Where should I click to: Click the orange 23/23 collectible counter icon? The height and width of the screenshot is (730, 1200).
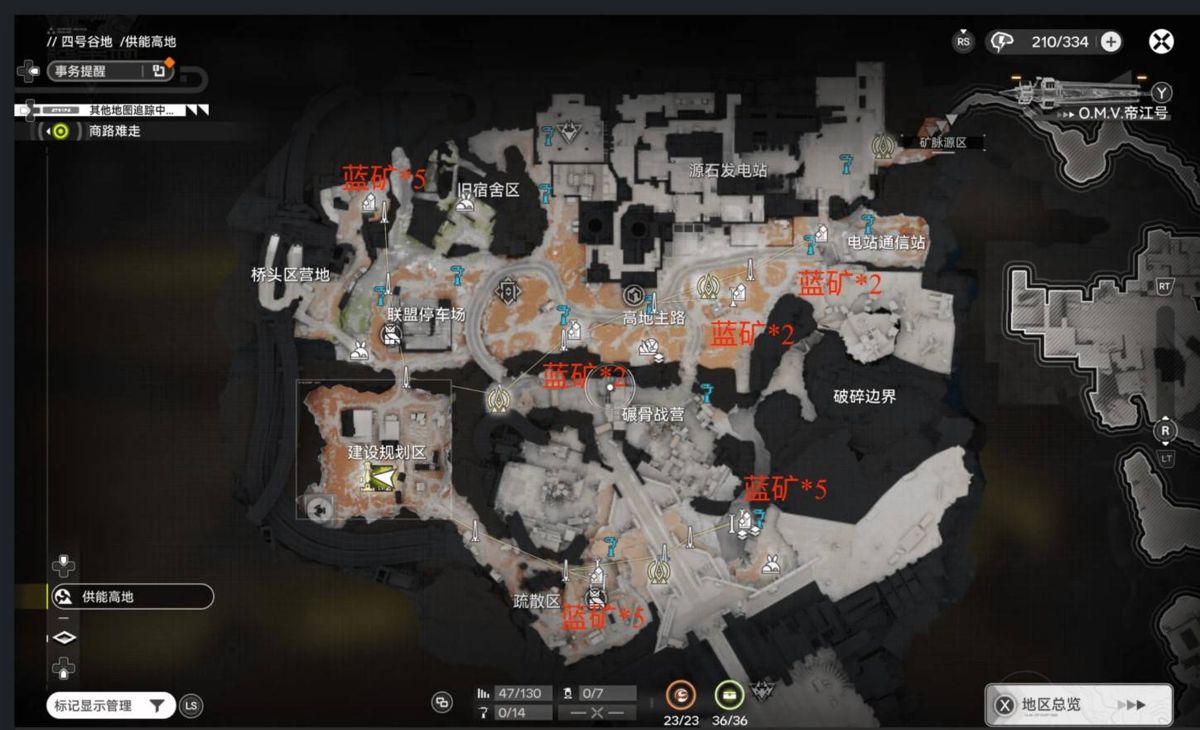coord(681,696)
